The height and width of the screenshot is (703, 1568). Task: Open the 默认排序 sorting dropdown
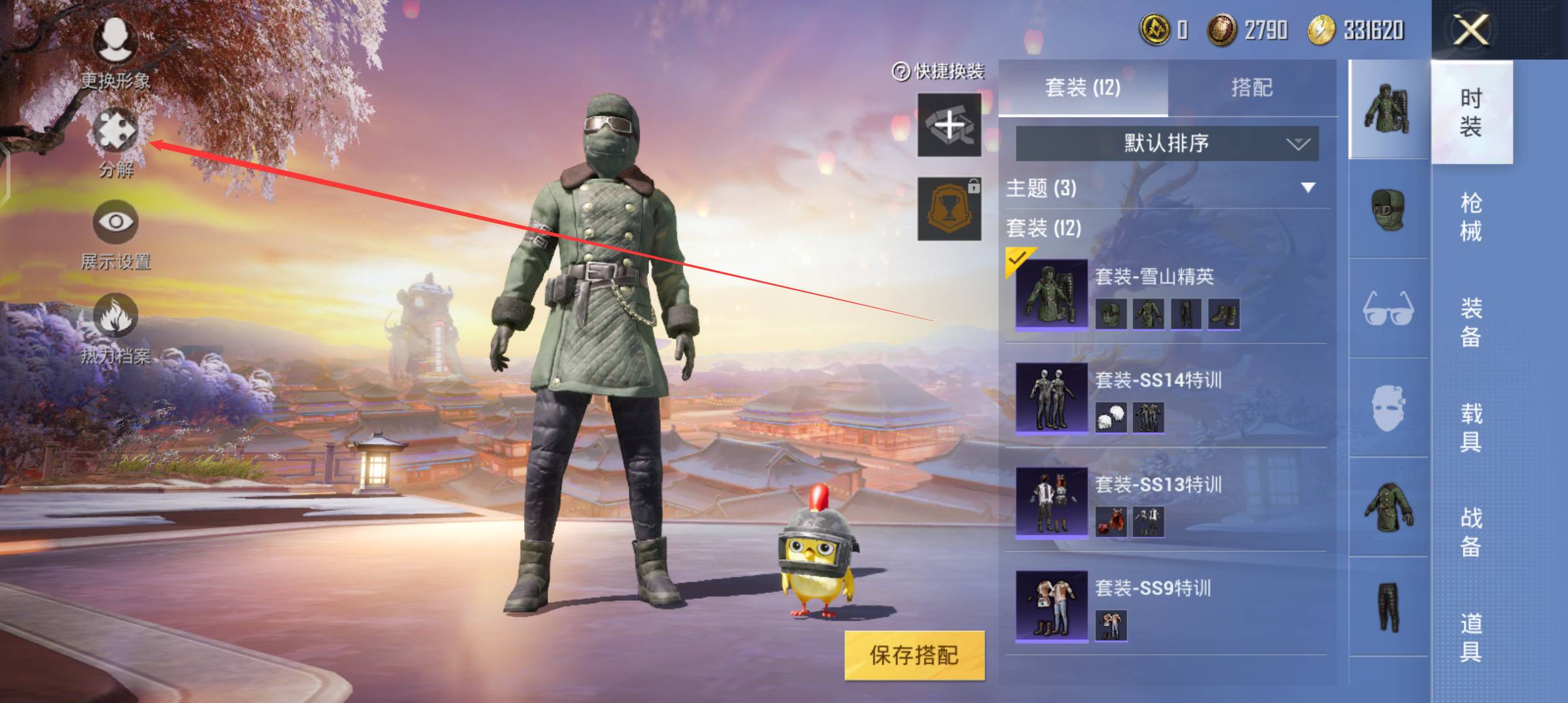[x=1166, y=145]
